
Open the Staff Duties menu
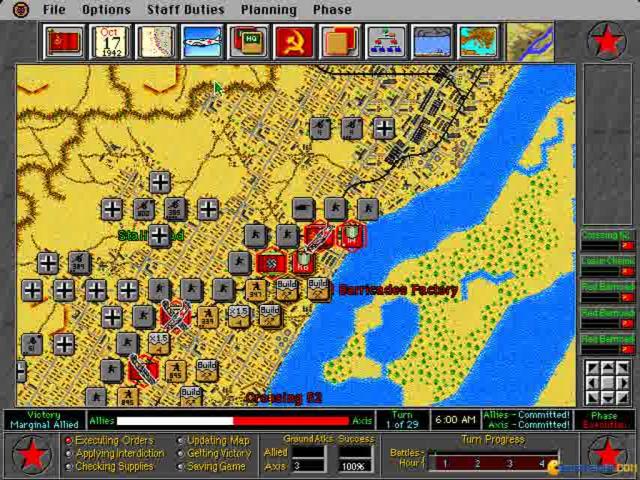(185, 9)
